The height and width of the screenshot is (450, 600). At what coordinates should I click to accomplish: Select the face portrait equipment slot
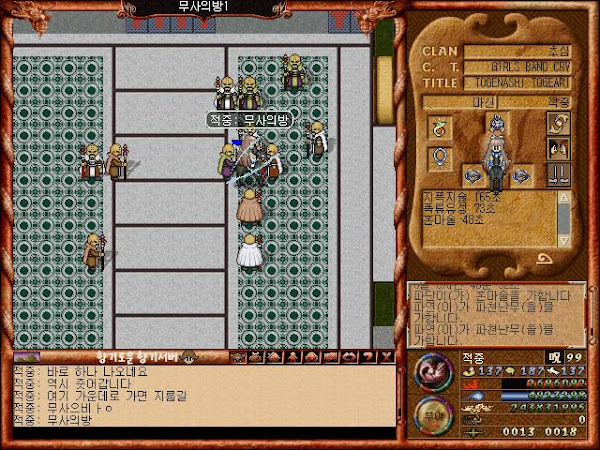click(558, 150)
